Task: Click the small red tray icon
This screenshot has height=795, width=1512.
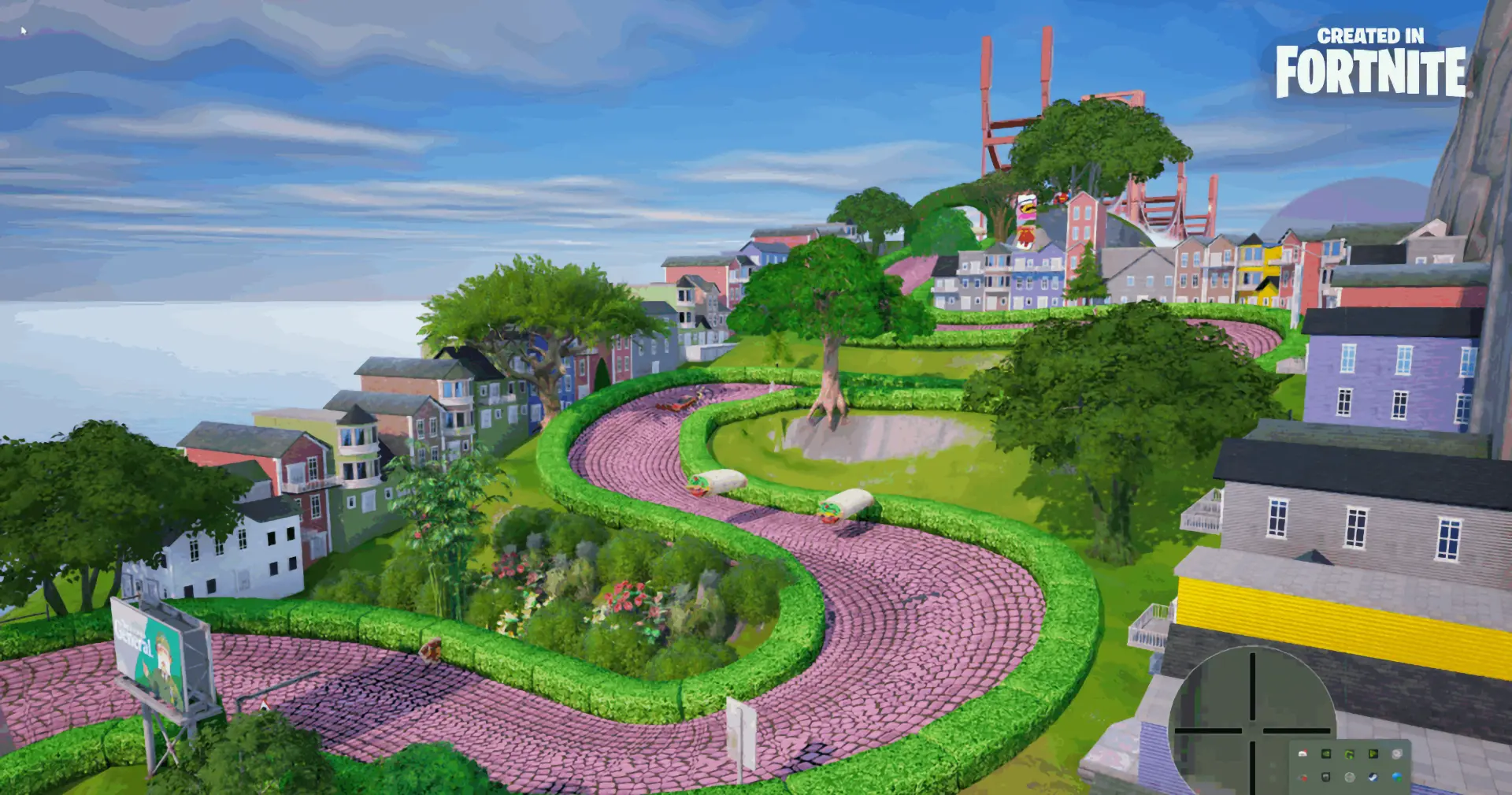Action: click(x=1303, y=778)
